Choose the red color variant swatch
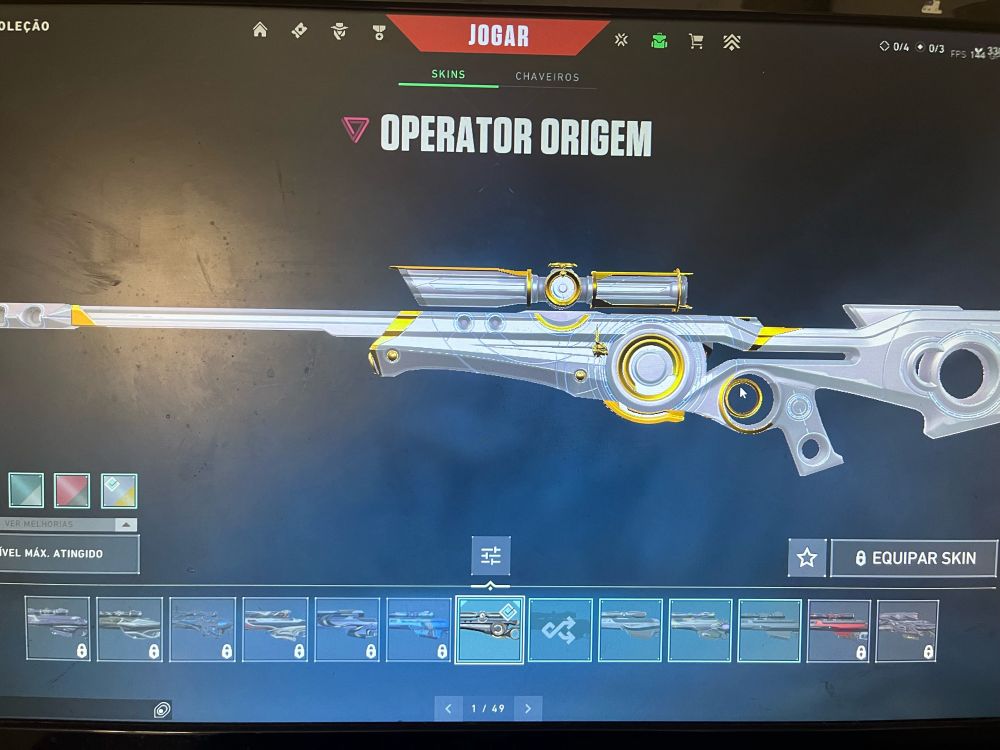 (x=72, y=490)
